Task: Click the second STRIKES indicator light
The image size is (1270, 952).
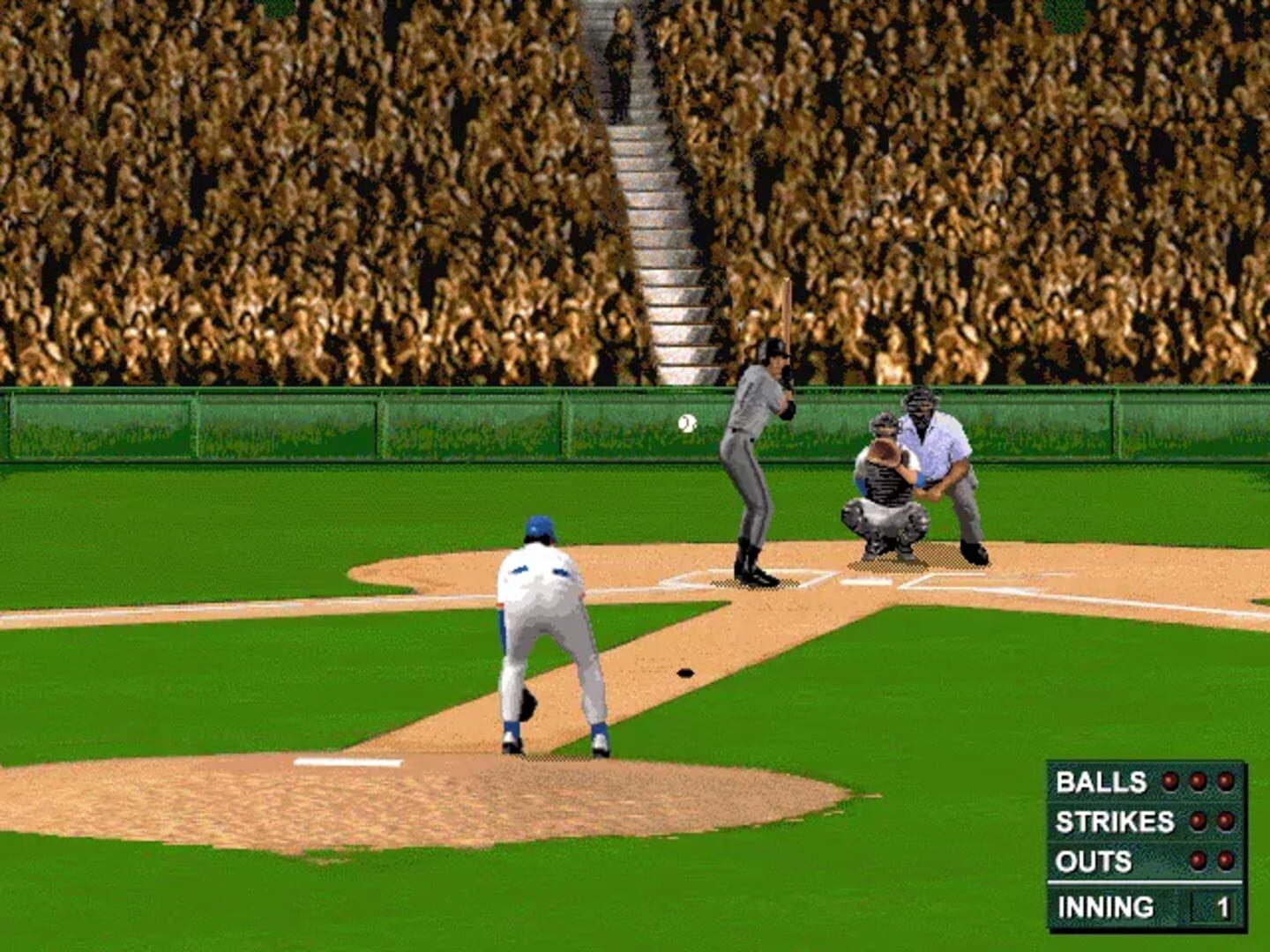Action: point(1224,822)
